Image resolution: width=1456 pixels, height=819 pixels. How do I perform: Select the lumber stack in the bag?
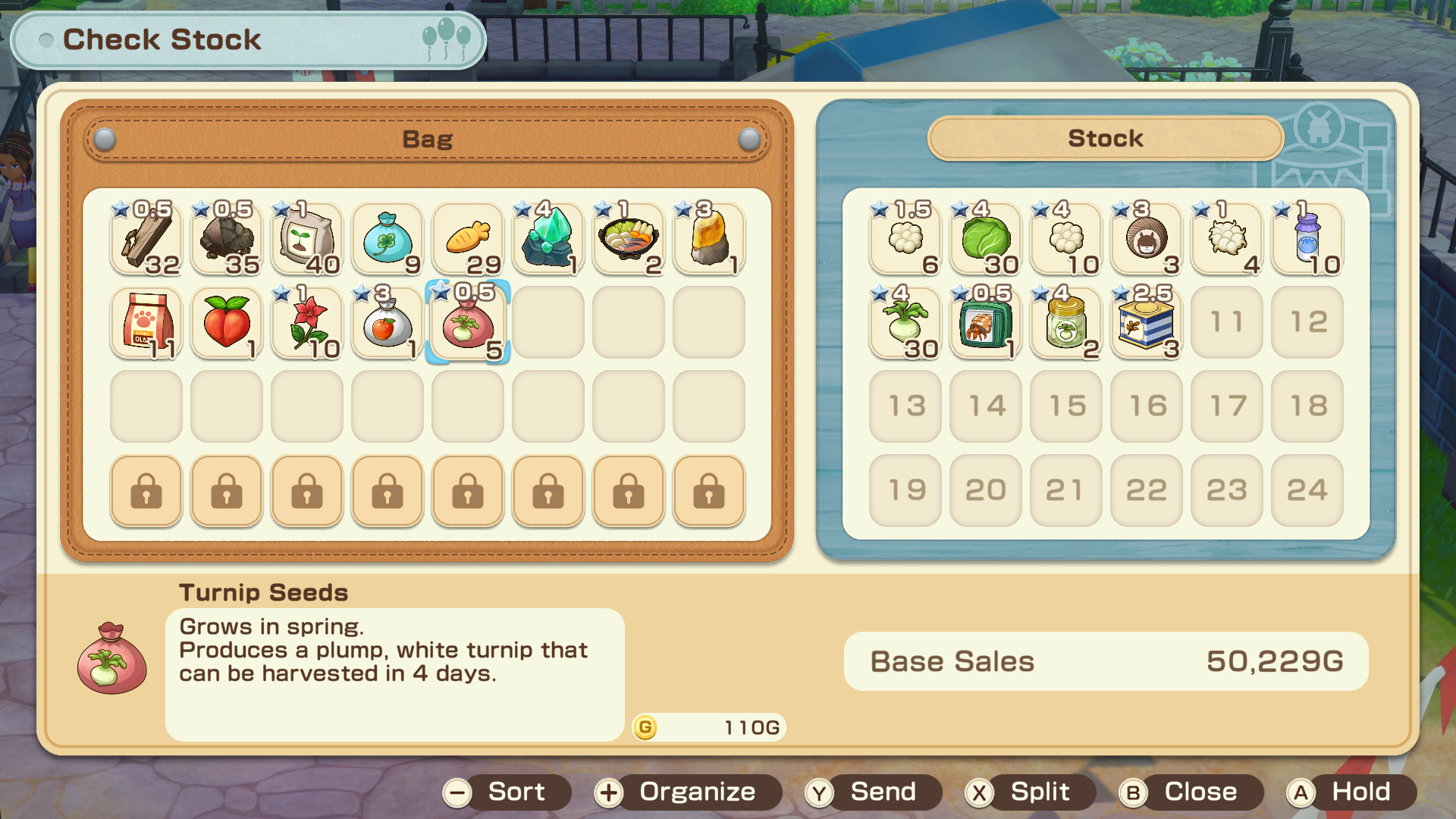click(x=146, y=240)
